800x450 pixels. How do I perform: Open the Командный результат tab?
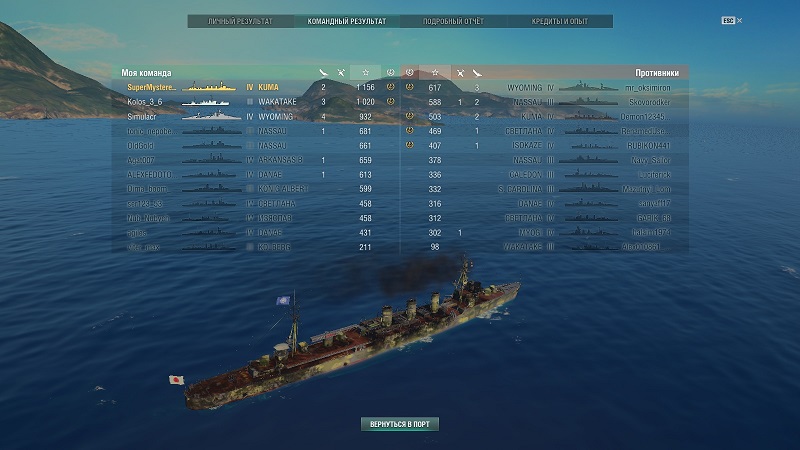346,20
